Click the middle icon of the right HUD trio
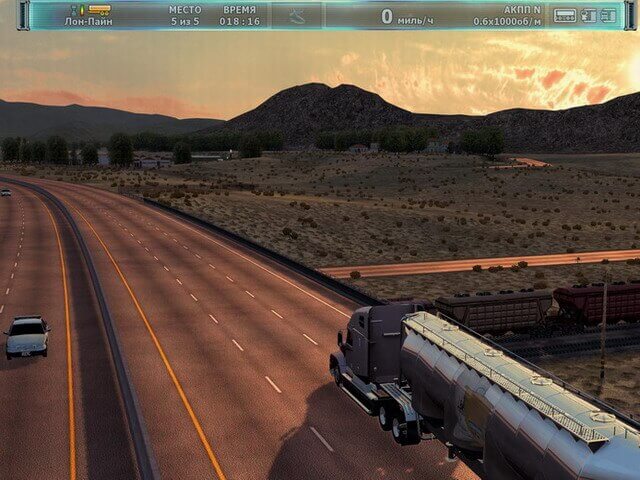This screenshot has width=640, height=480. 588,15
